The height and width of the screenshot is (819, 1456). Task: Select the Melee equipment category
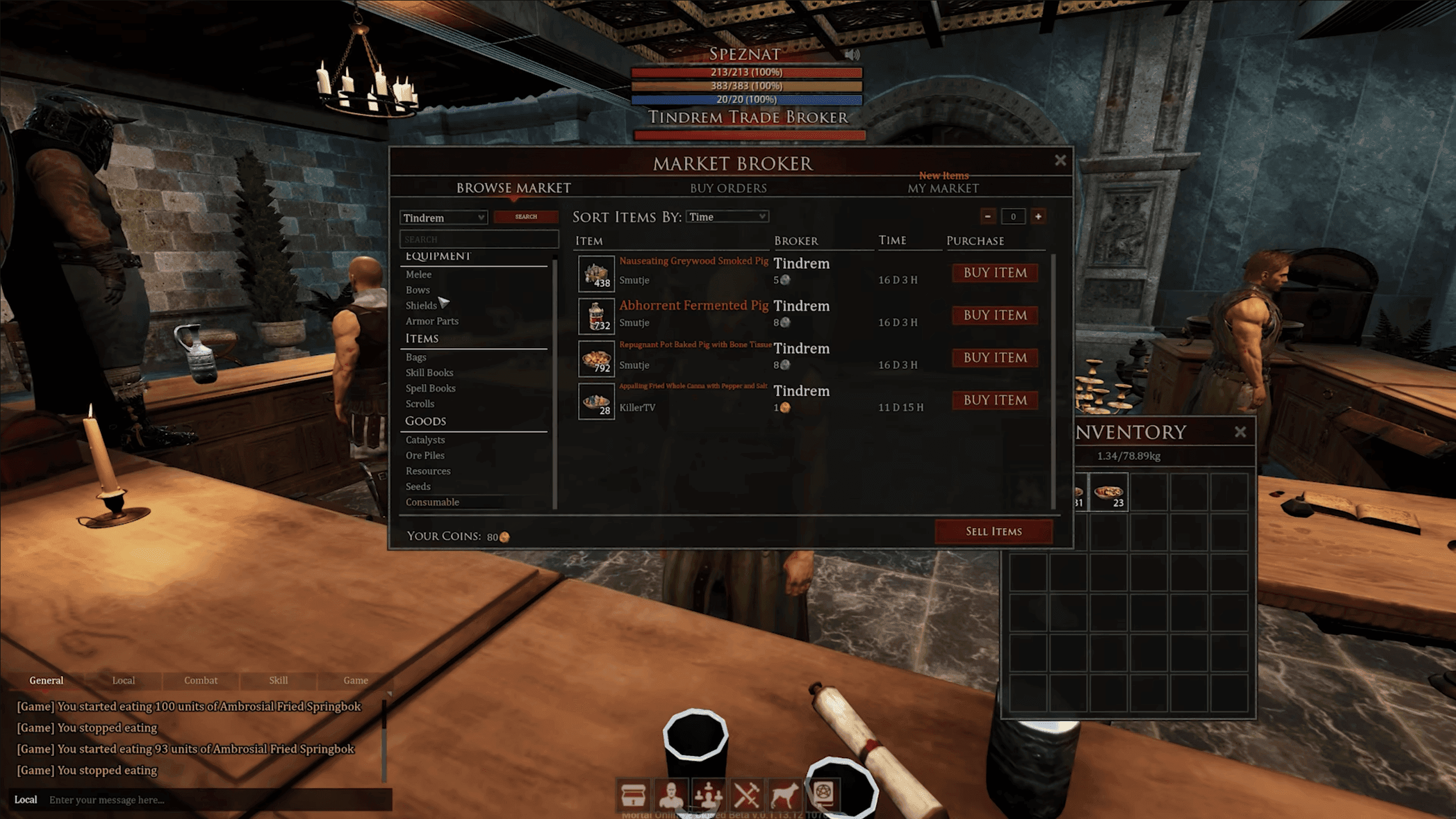419,274
